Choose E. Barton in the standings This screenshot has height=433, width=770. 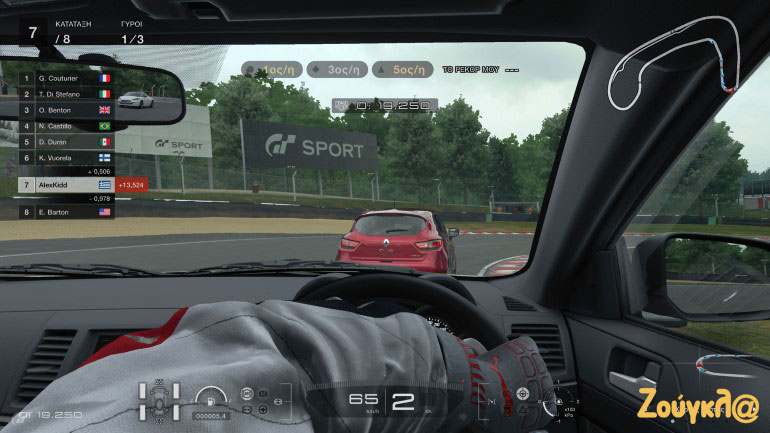pyautogui.click(x=60, y=211)
